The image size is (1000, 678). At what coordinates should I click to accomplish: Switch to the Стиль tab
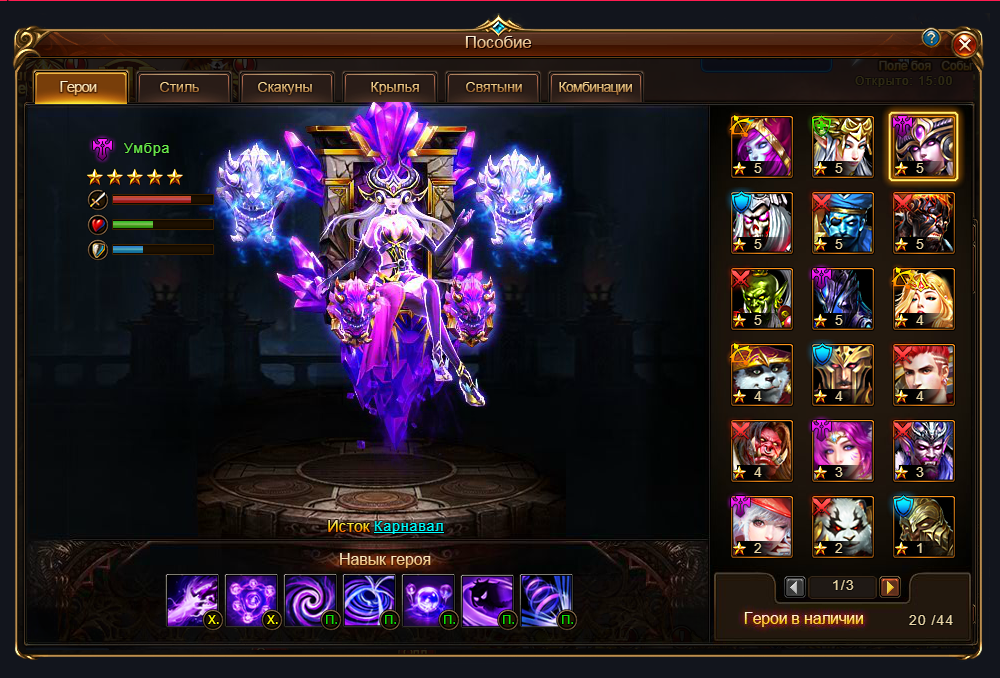click(x=179, y=87)
